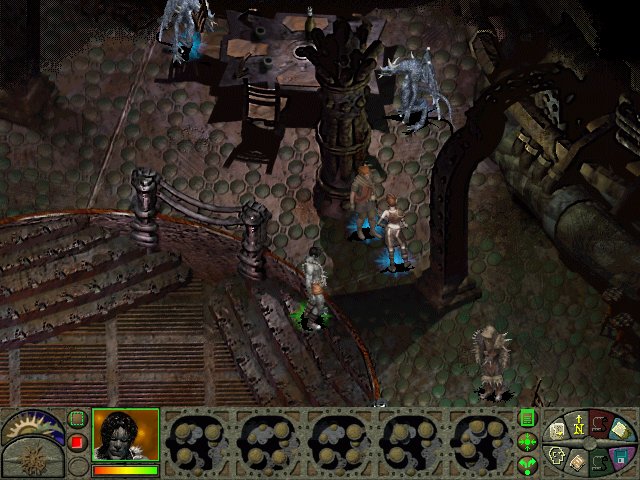Open the area map with the compass icon
This screenshot has width=640, height=480.
(578, 427)
